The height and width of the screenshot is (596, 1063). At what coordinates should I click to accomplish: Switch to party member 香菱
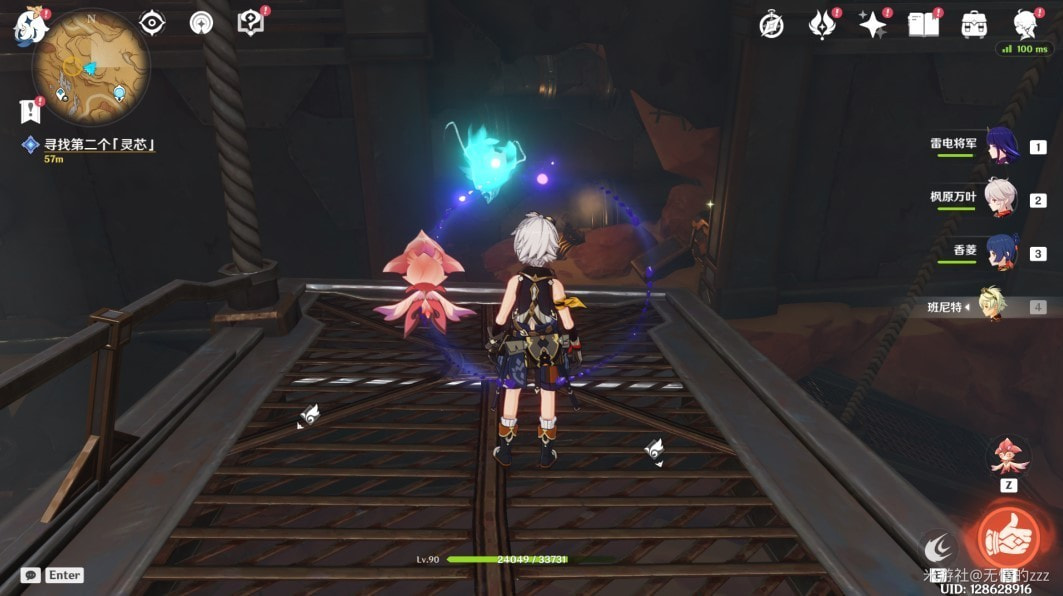[1000, 252]
